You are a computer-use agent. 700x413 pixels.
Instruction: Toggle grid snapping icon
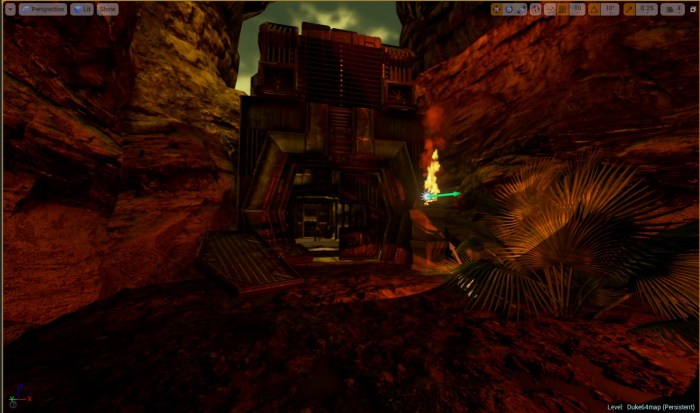click(563, 9)
